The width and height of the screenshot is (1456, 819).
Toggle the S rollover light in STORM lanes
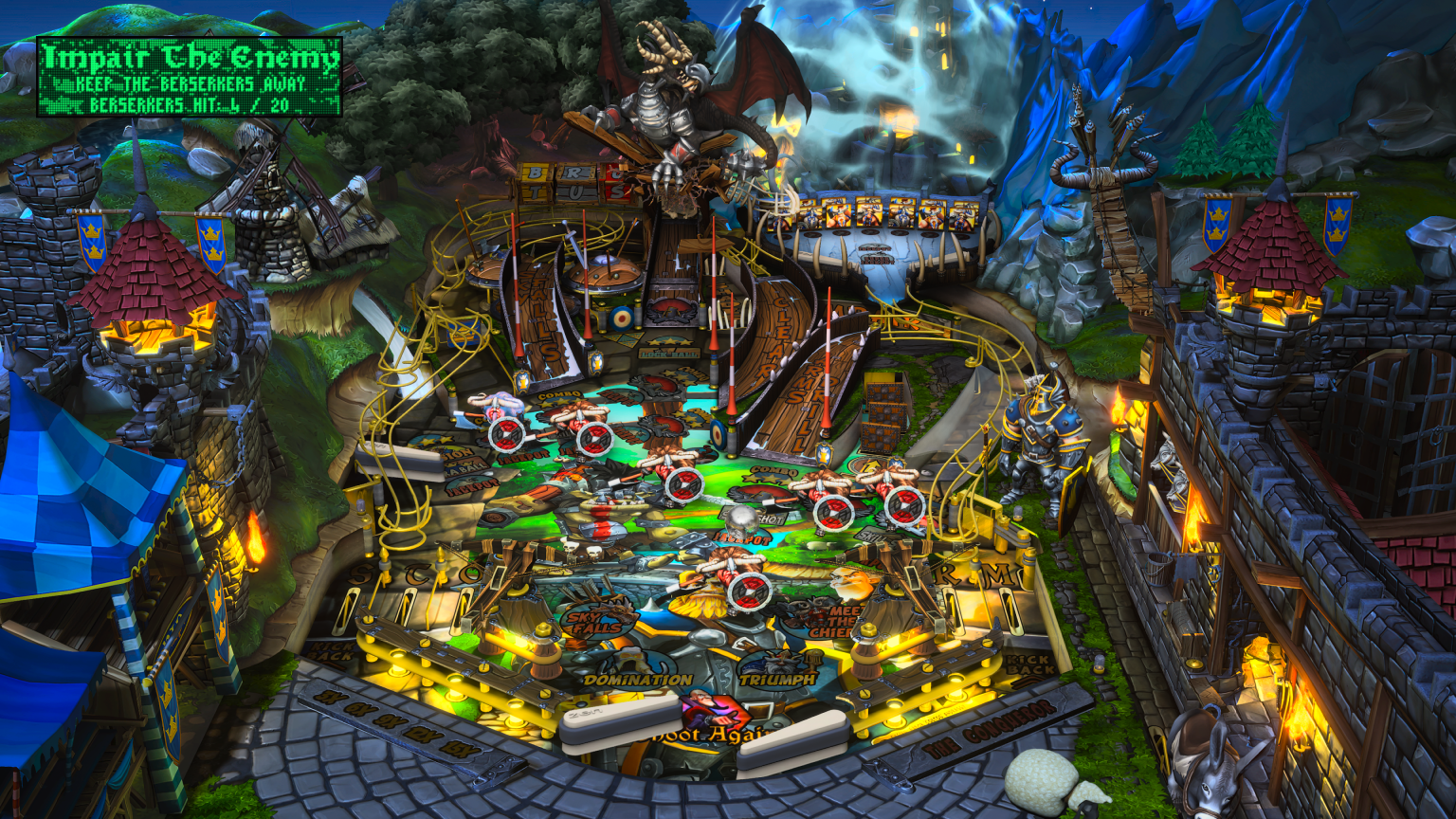click(357, 573)
